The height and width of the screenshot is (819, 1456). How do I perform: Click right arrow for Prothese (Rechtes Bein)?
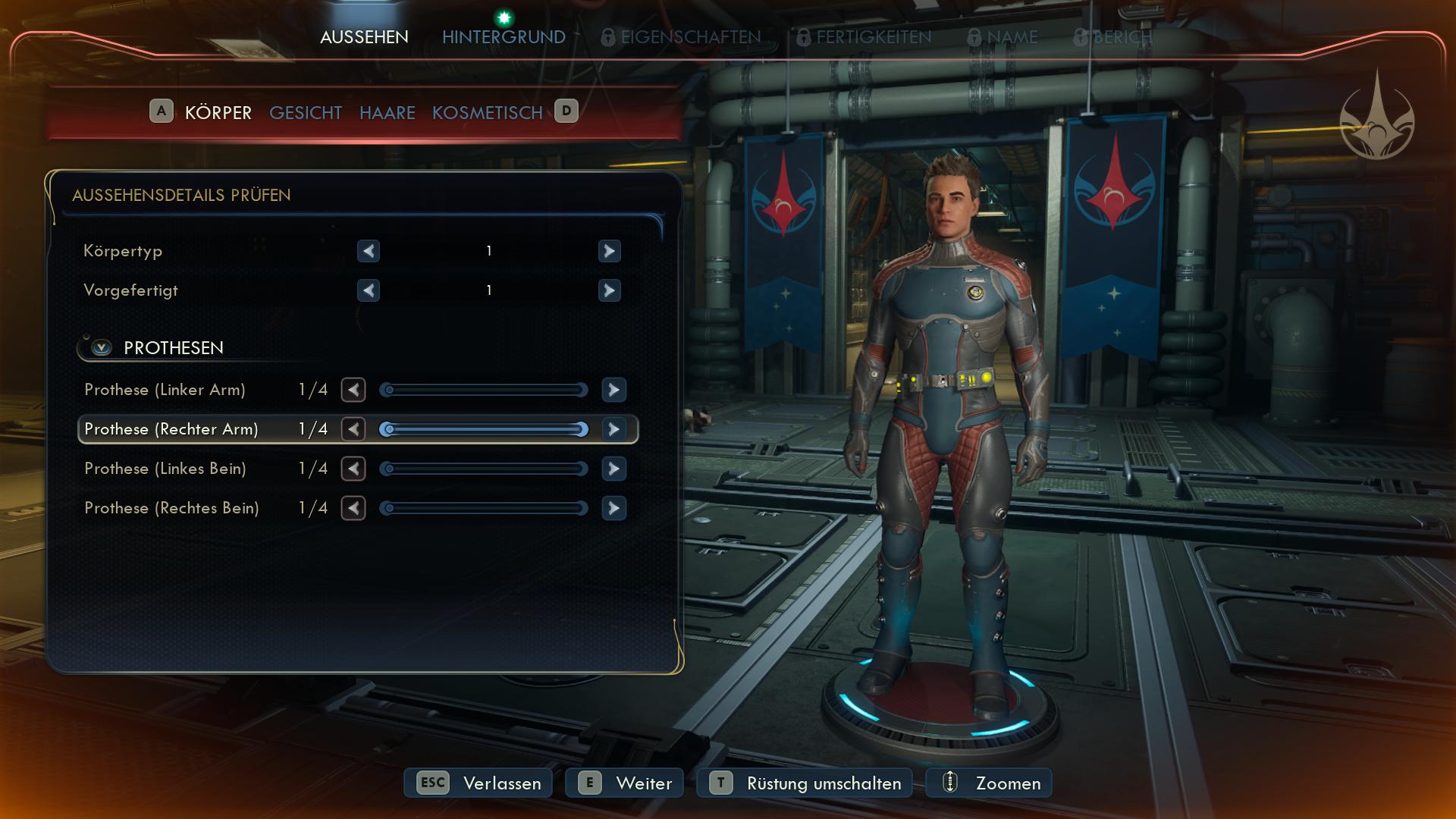[613, 508]
